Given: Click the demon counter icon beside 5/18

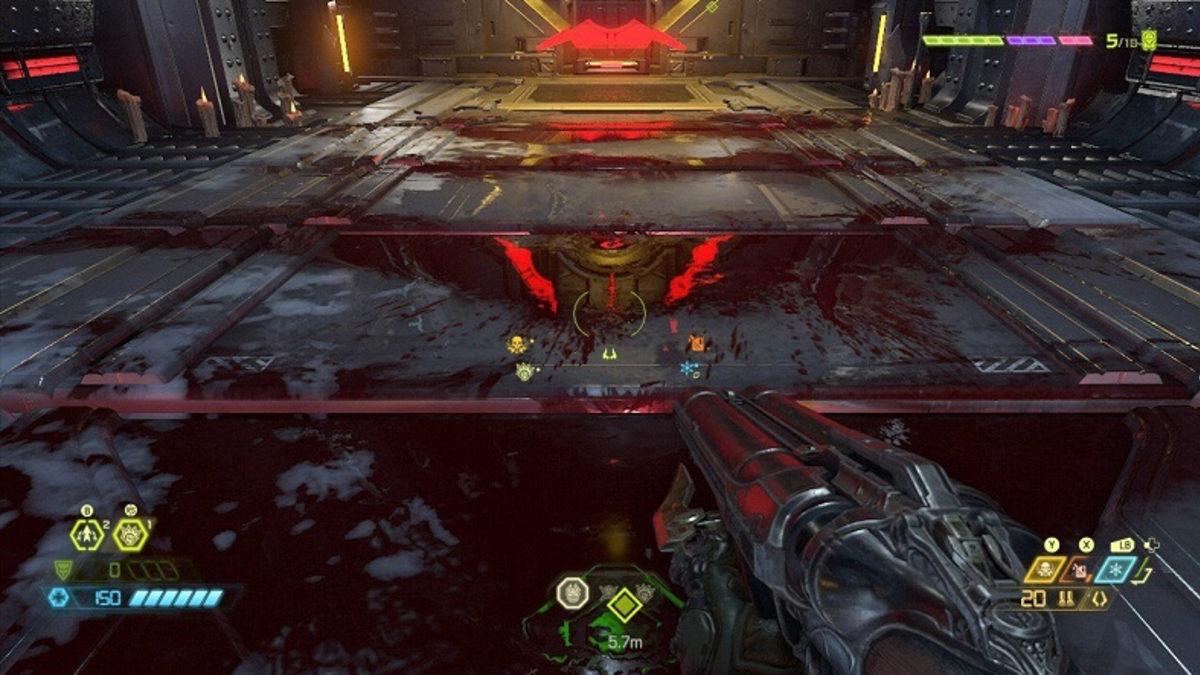Looking at the screenshot, I should click(x=1149, y=41).
